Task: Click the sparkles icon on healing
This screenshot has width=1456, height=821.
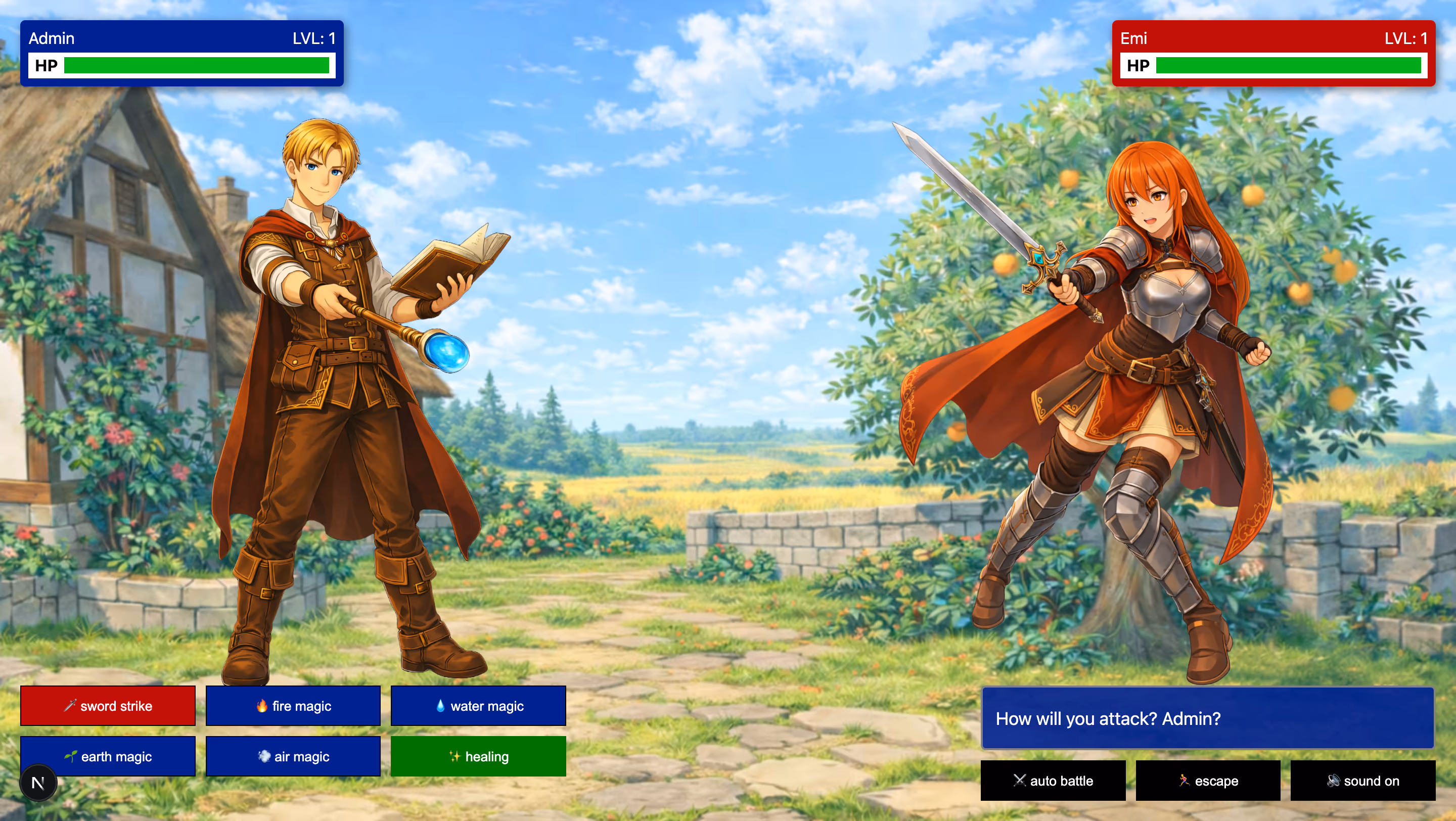Action: [456, 756]
